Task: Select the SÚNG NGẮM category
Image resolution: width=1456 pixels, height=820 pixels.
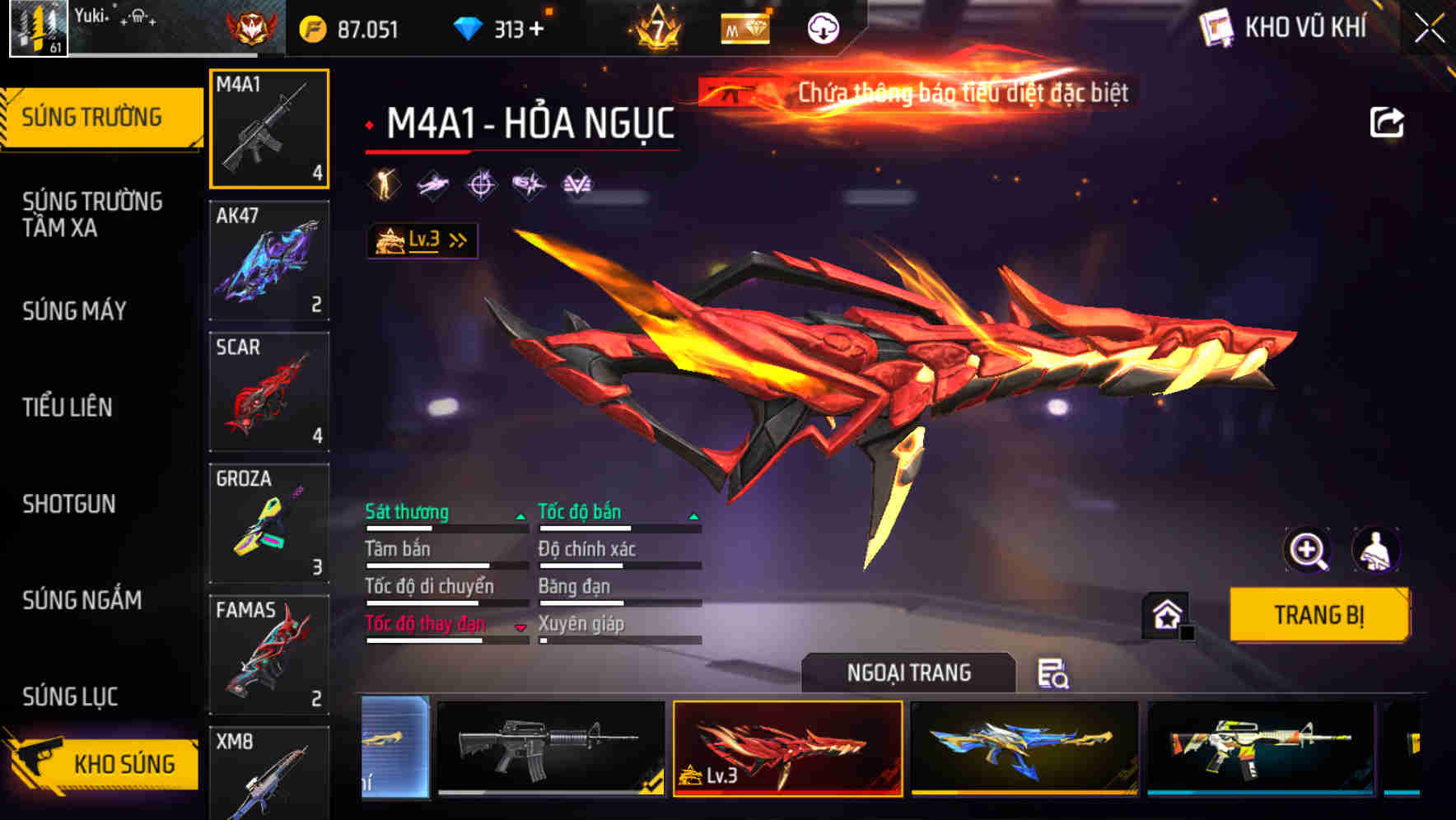Action: click(x=82, y=601)
